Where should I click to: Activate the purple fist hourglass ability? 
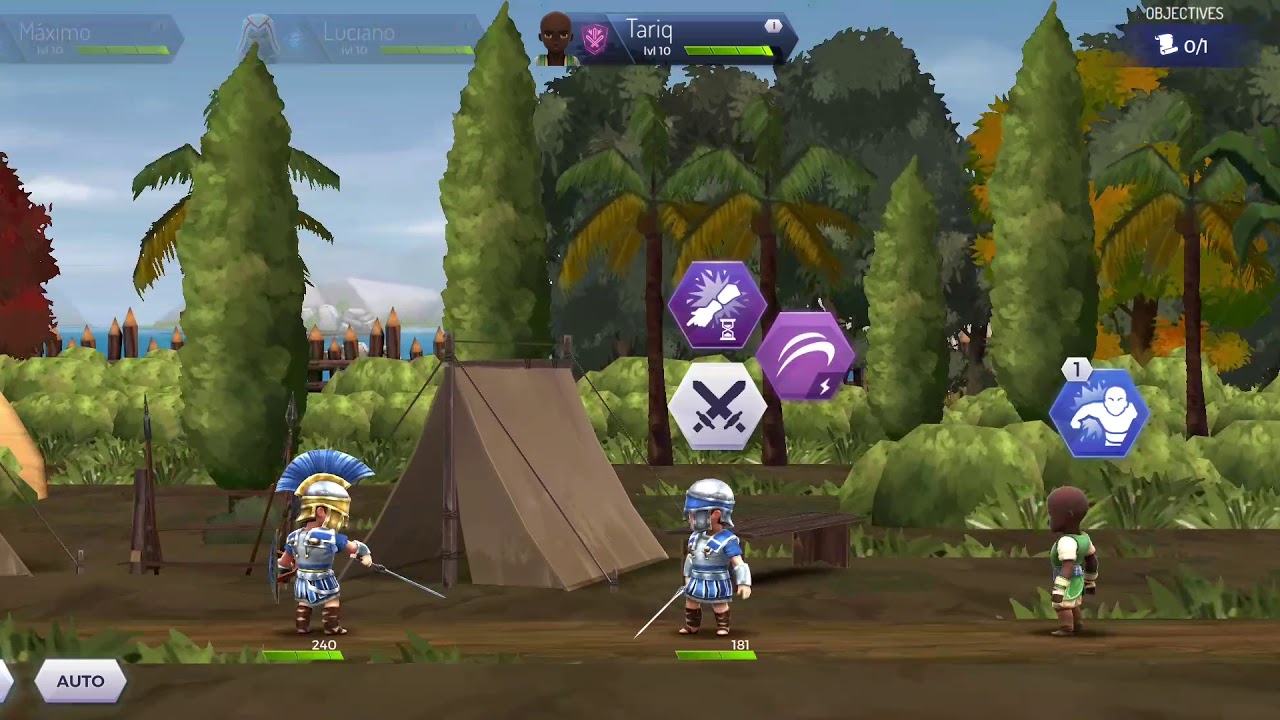[x=717, y=305]
